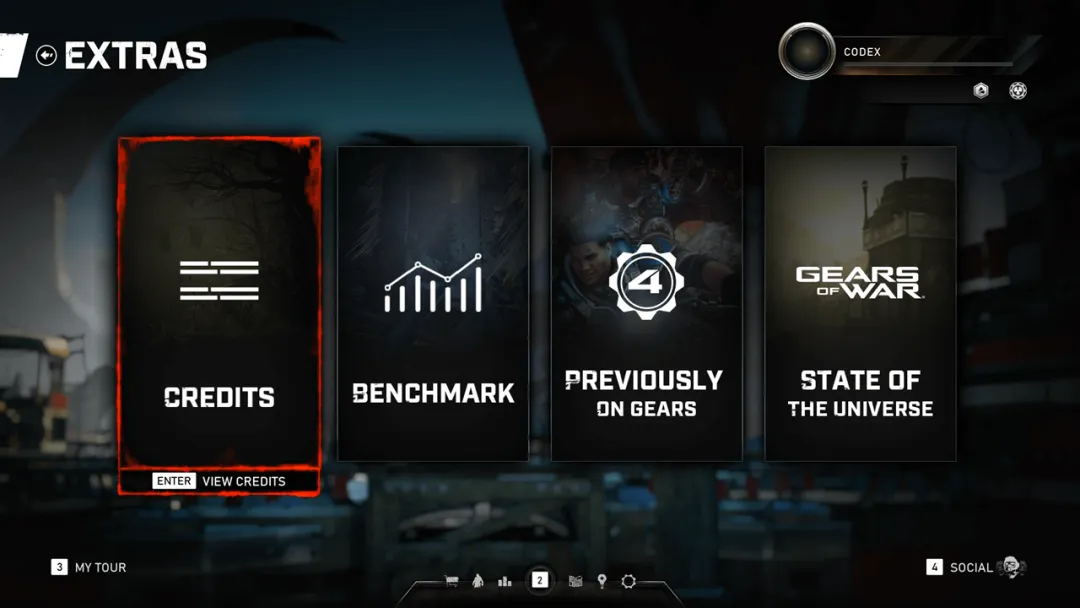
Task: Select the map pin icon
Action: point(602,581)
